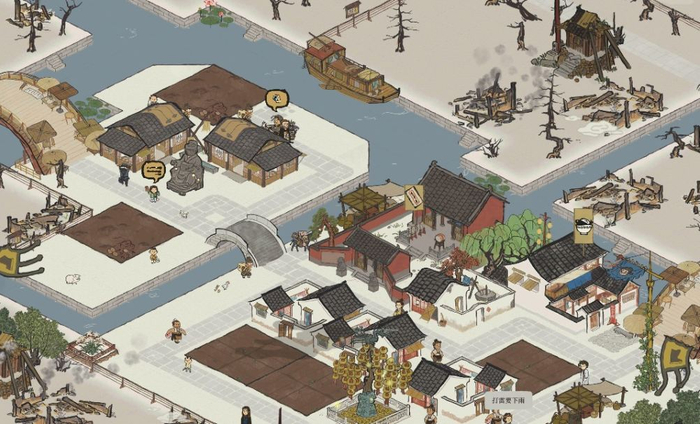Tap the speech bubble with the lines of text

click(x=153, y=170)
